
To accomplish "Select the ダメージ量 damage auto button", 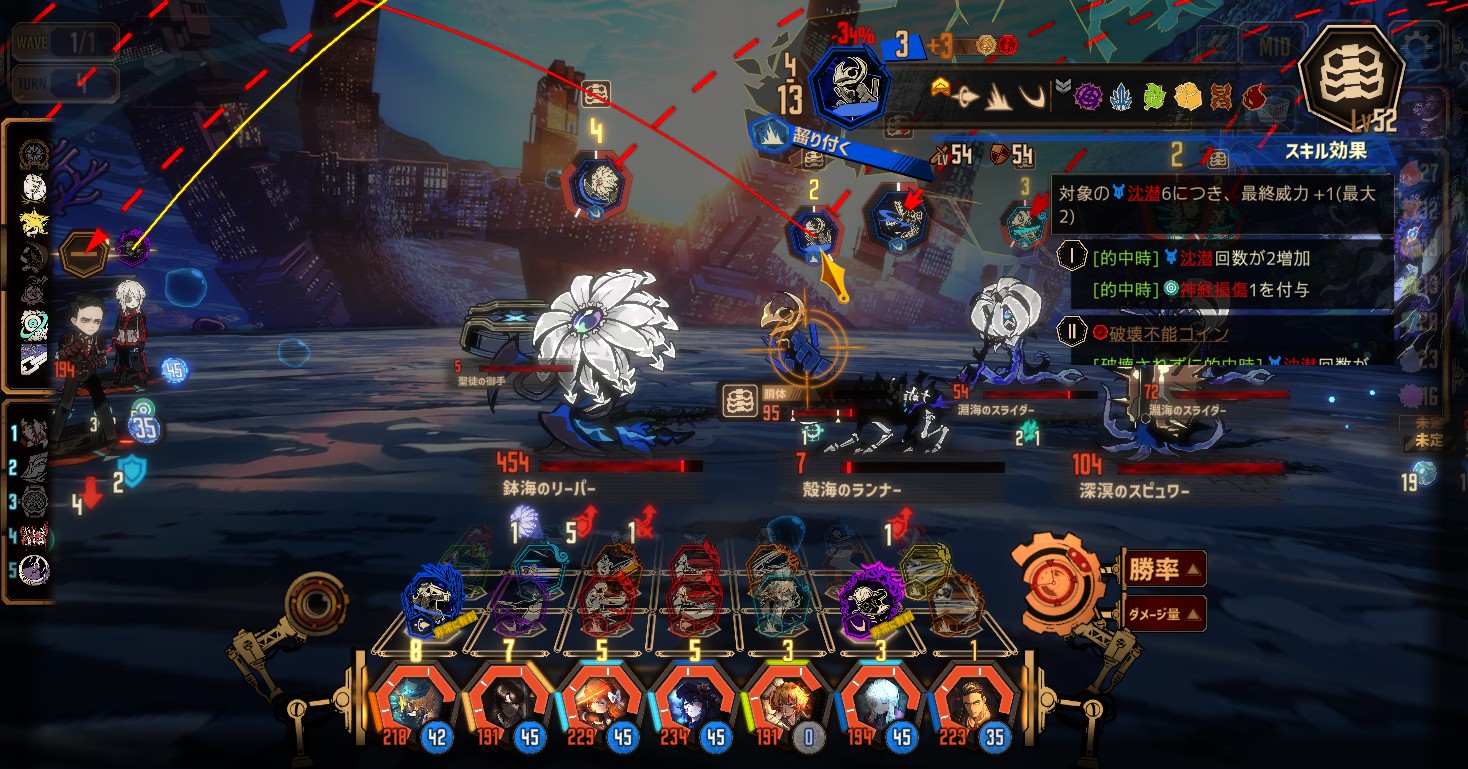I will coord(1164,613).
